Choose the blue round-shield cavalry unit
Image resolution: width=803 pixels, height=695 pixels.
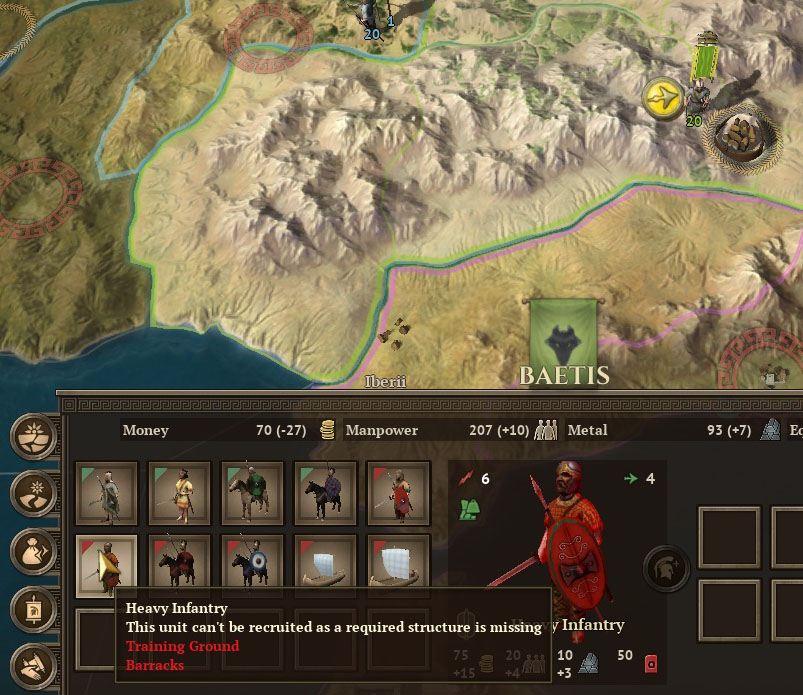tap(252, 565)
